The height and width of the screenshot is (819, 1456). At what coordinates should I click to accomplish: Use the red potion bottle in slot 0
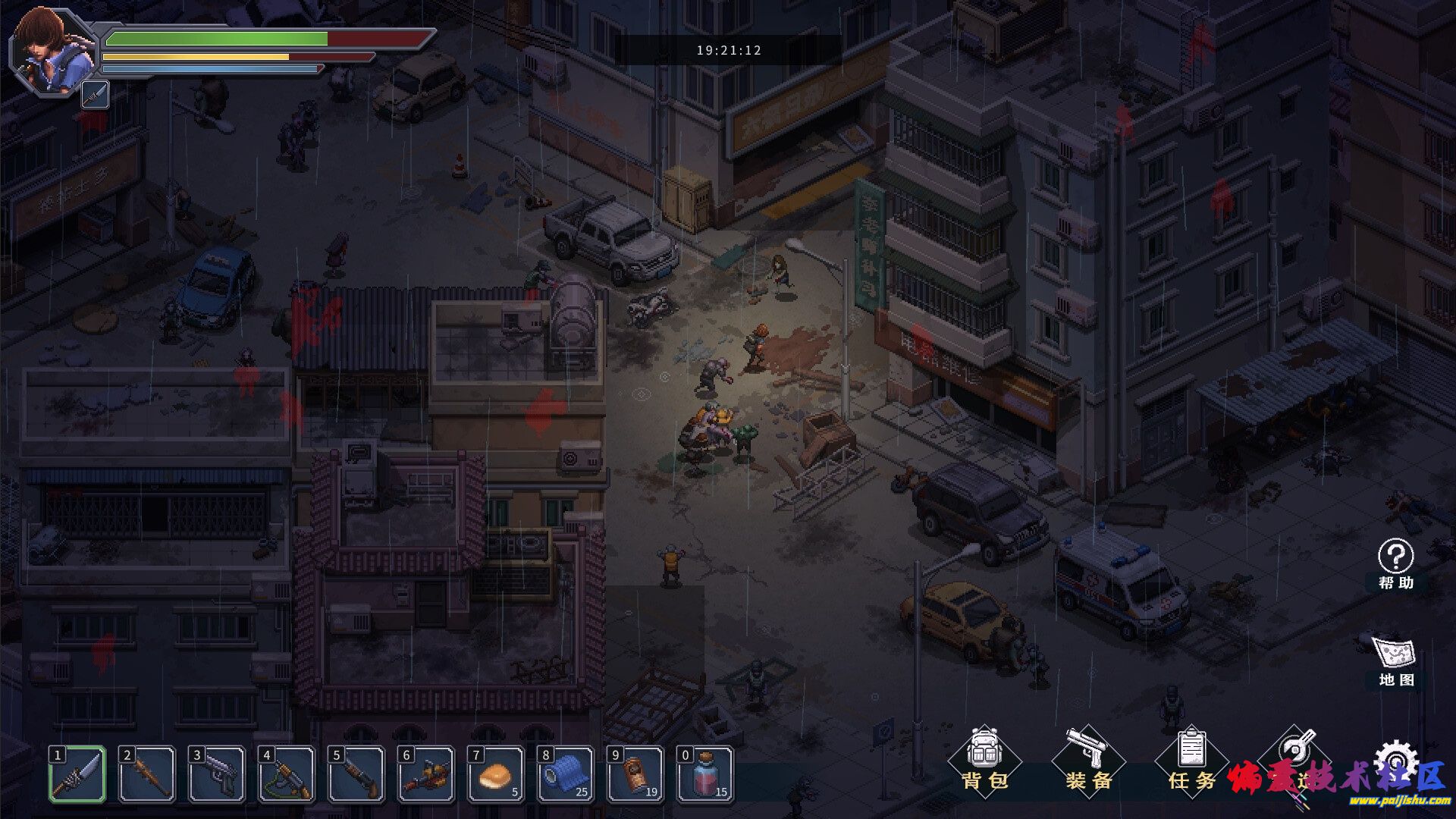(x=706, y=774)
